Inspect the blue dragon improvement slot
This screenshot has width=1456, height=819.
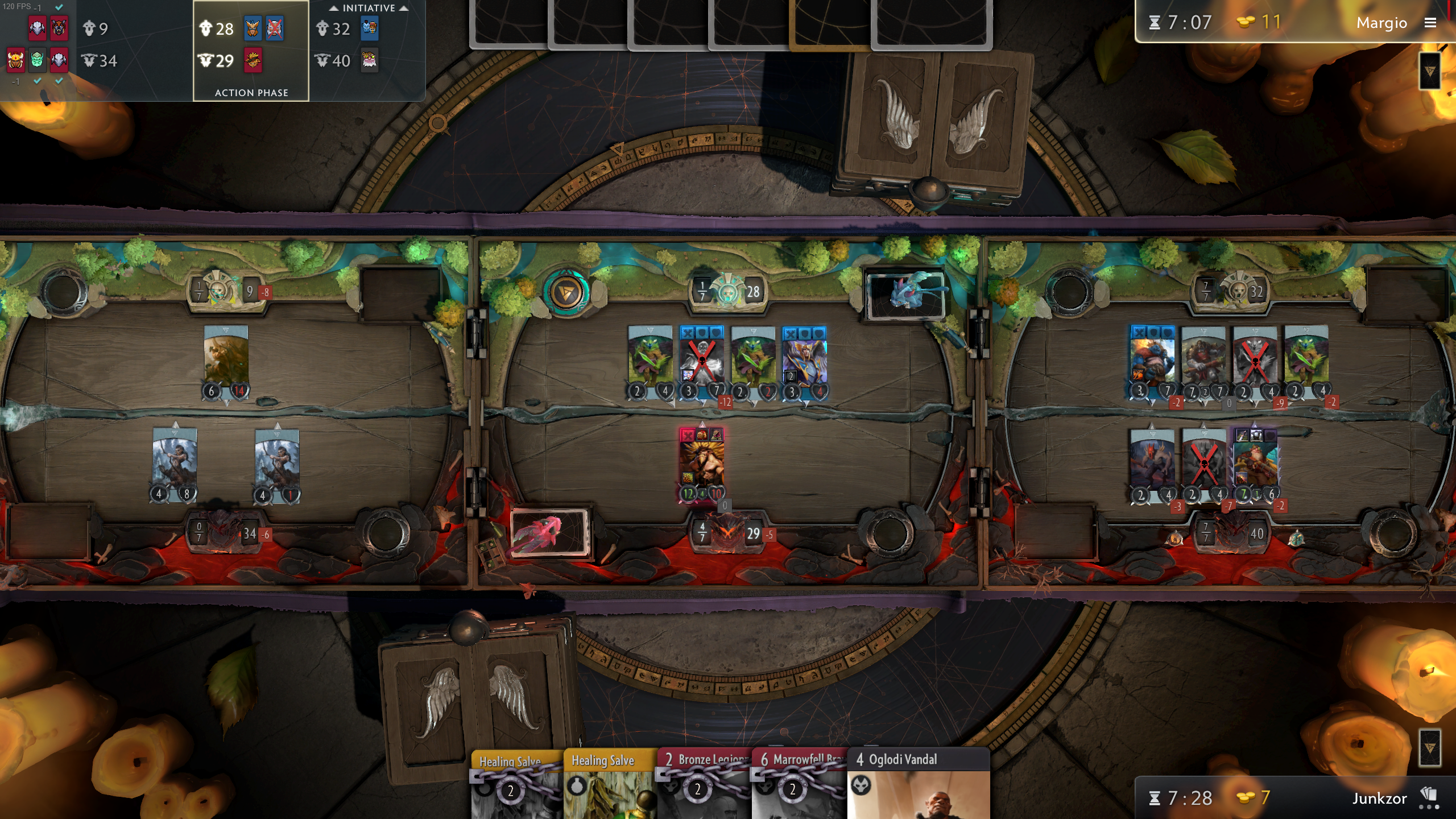[x=905, y=294]
